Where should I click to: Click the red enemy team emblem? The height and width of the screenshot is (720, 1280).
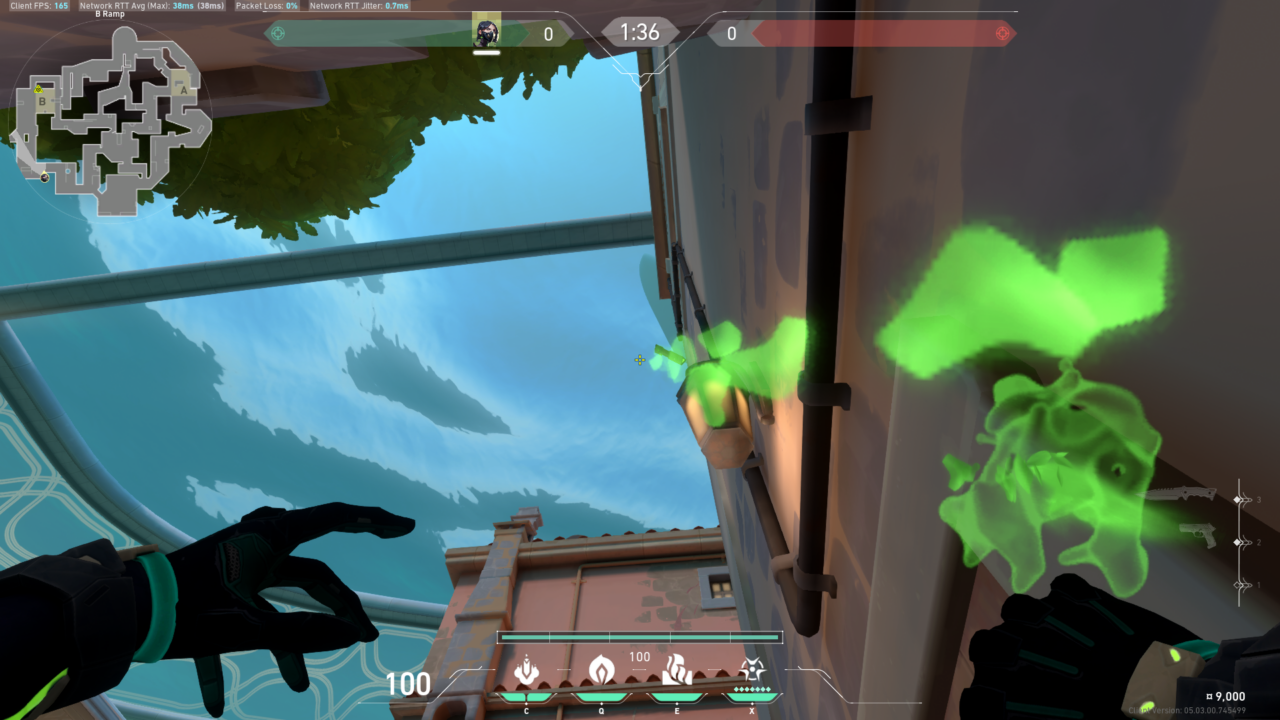click(1003, 34)
